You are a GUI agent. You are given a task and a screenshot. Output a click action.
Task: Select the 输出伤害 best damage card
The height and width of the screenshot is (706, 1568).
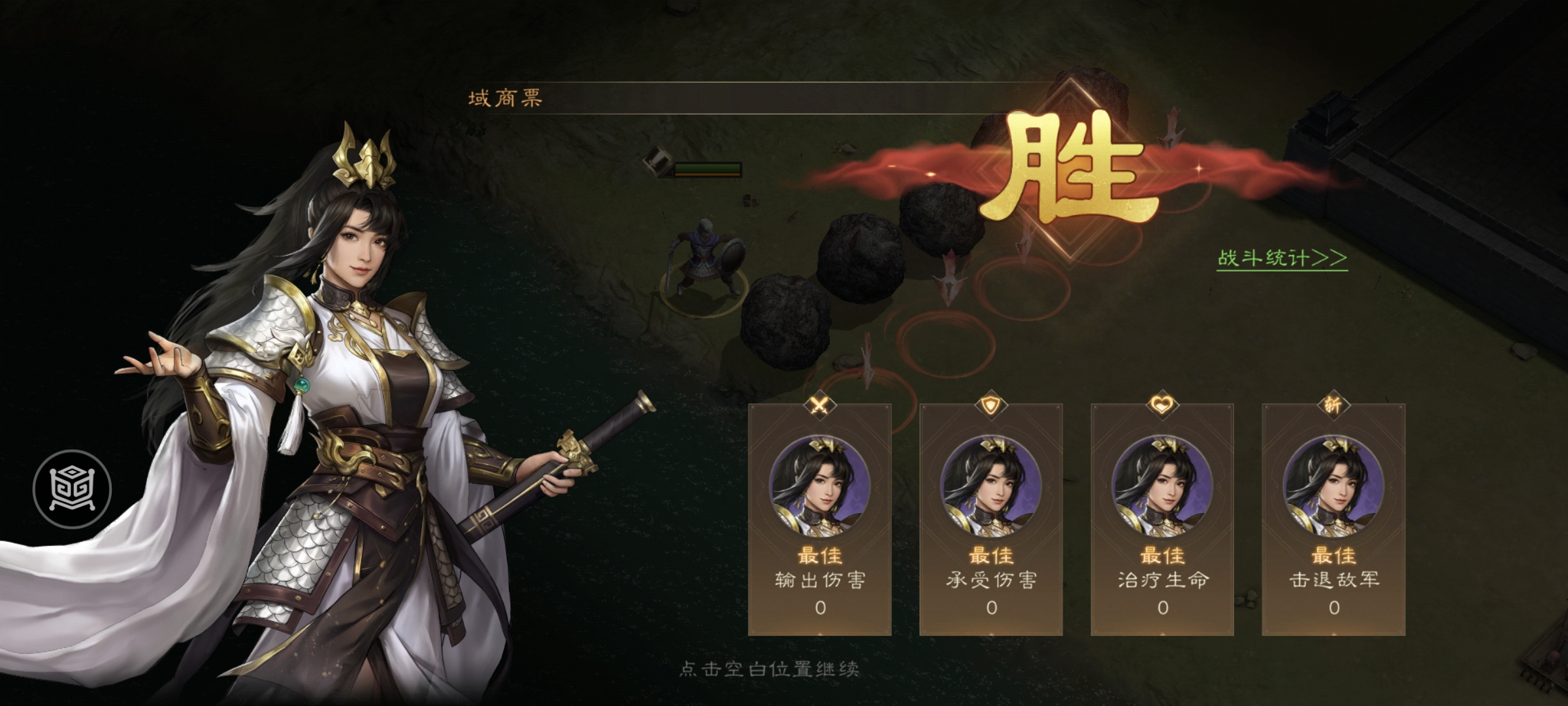pos(820,520)
